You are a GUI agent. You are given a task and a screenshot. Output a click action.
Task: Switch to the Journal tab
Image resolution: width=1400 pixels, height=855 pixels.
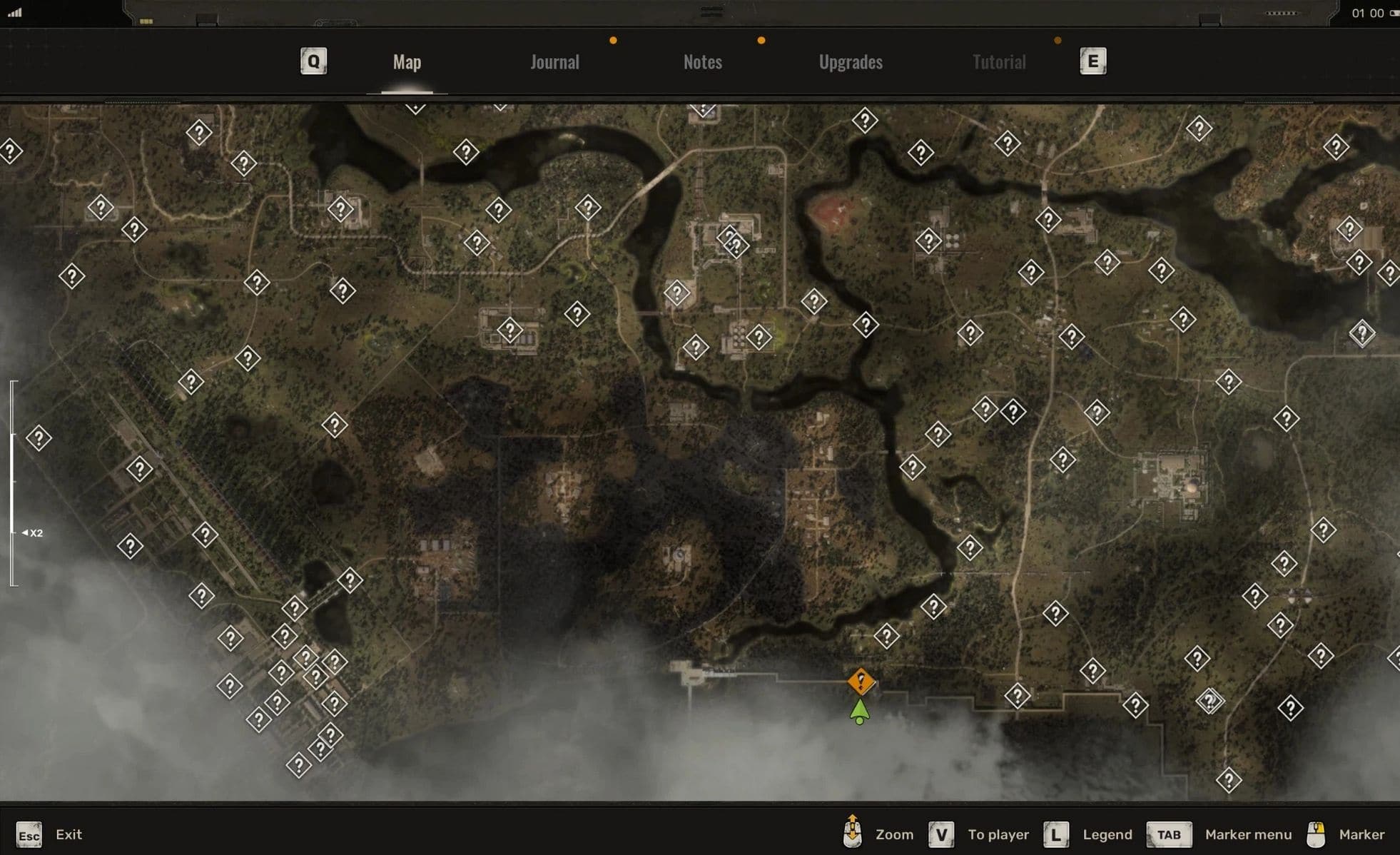click(554, 62)
